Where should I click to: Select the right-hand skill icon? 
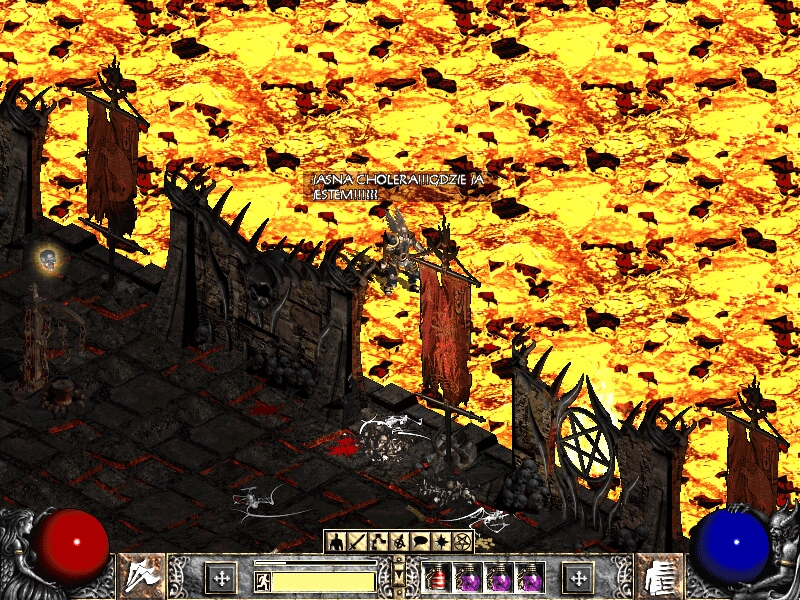click(659, 576)
